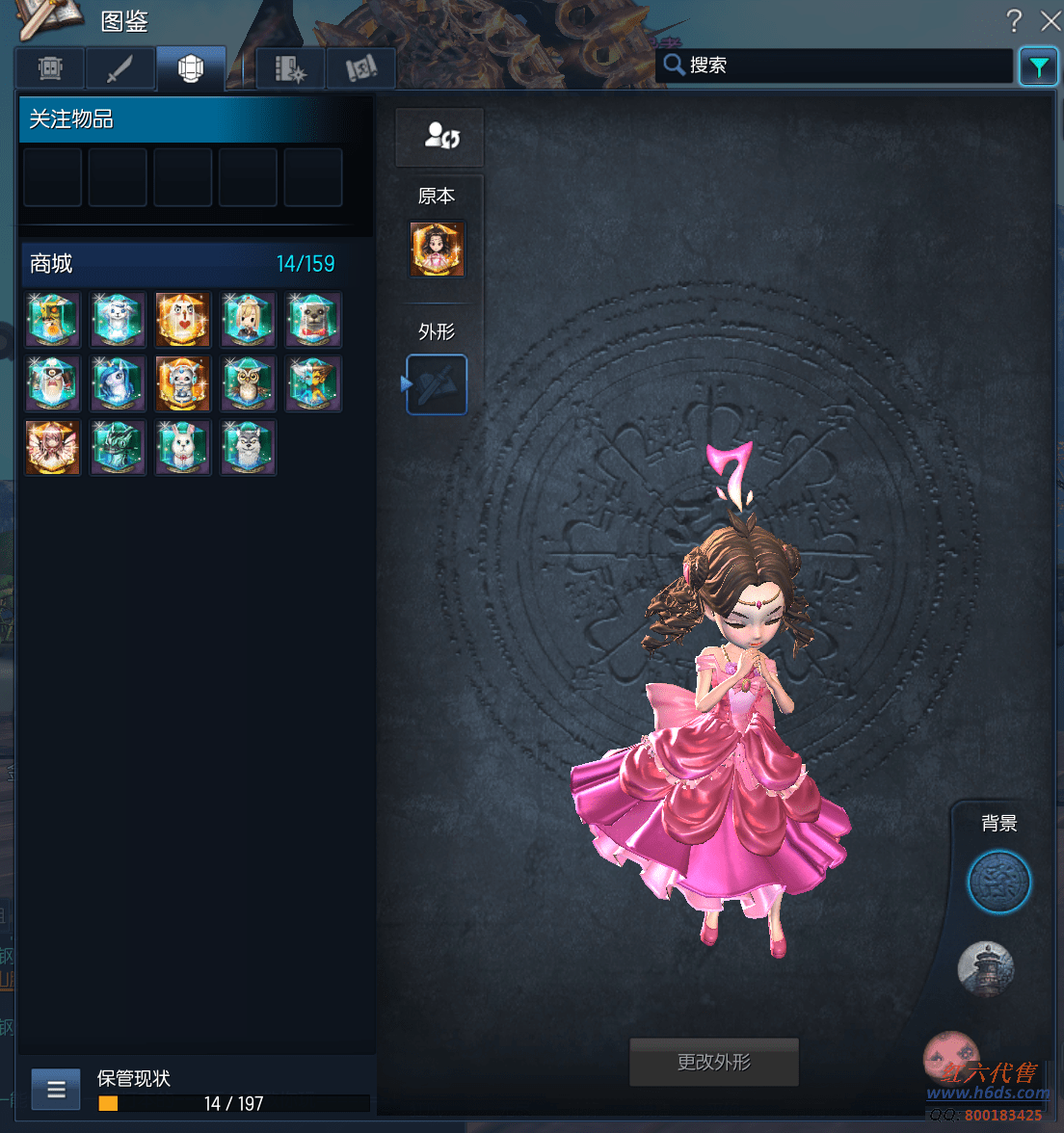Click the 更改外形 change appearance button
Image resolution: width=1064 pixels, height=1133 pixels.
click(x=713, y=1062)
